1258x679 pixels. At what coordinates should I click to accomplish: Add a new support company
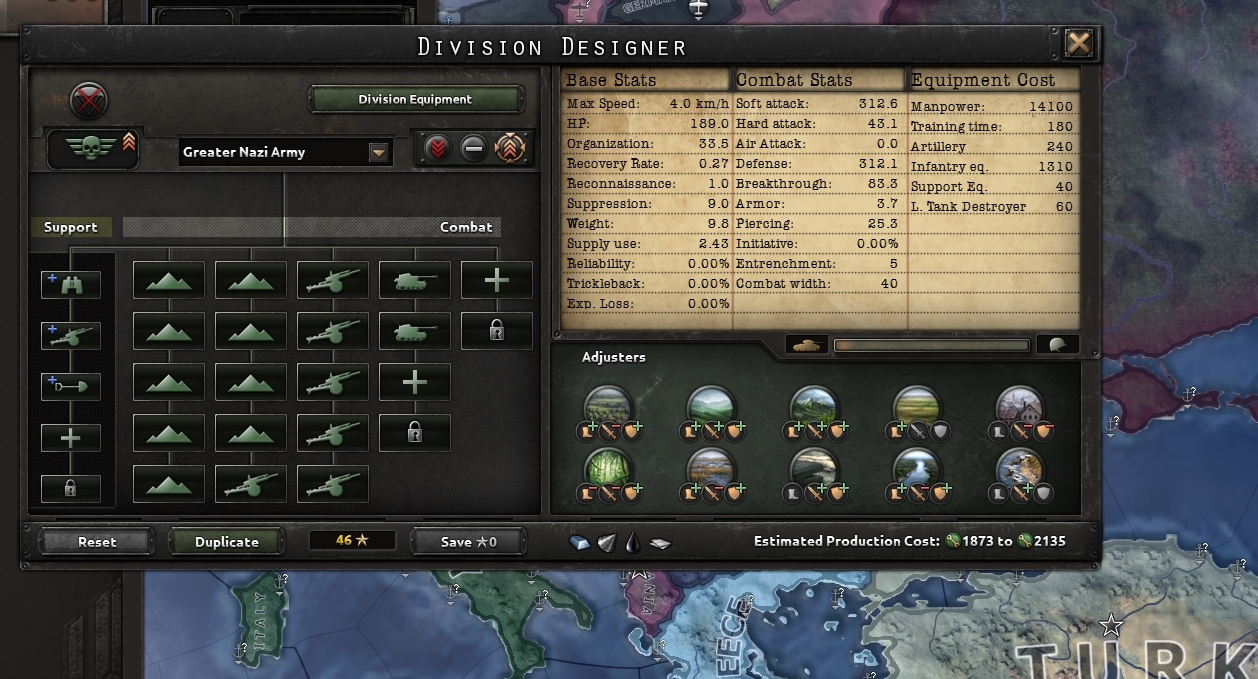(71, 437)
